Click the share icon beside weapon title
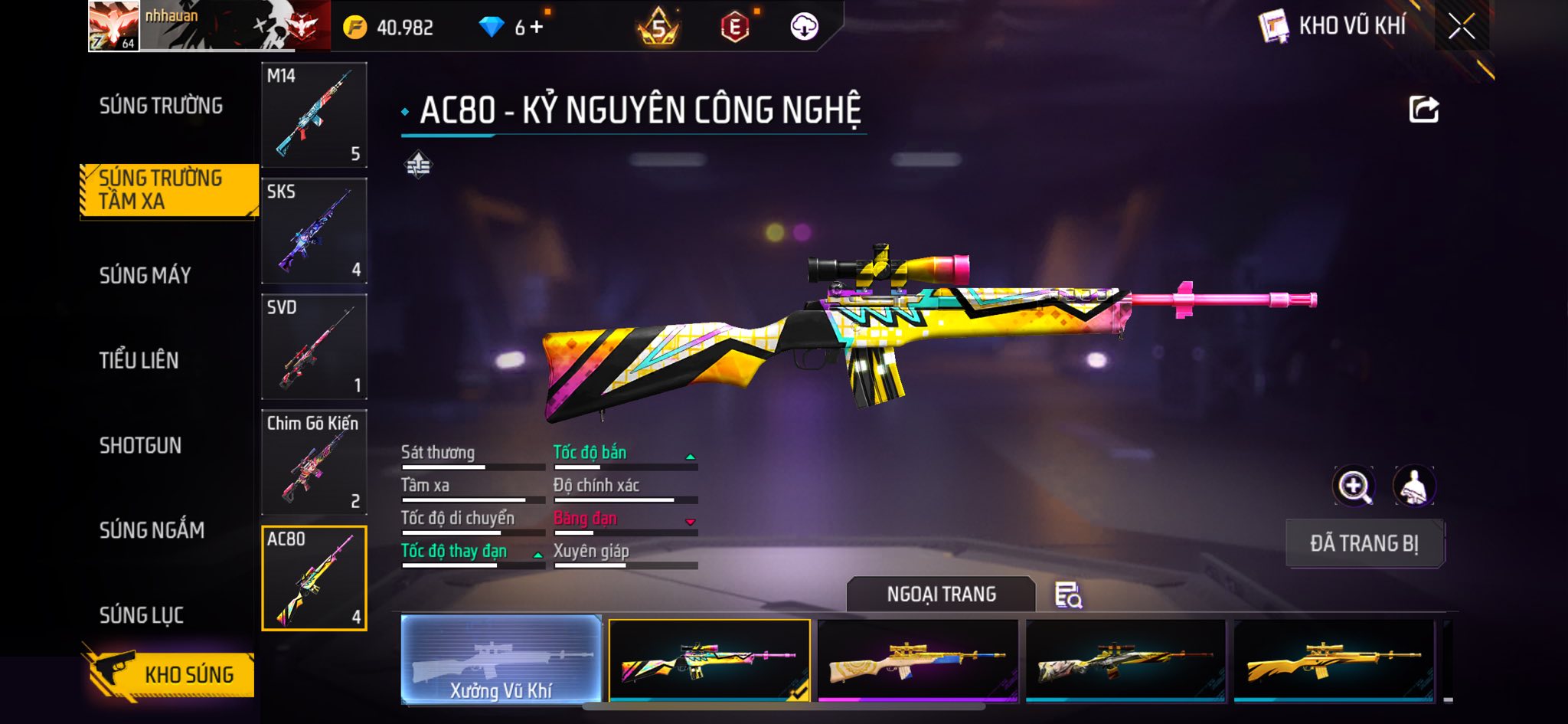The image size is (1568, 724). pyautogui.click(x=1423, y=110)
